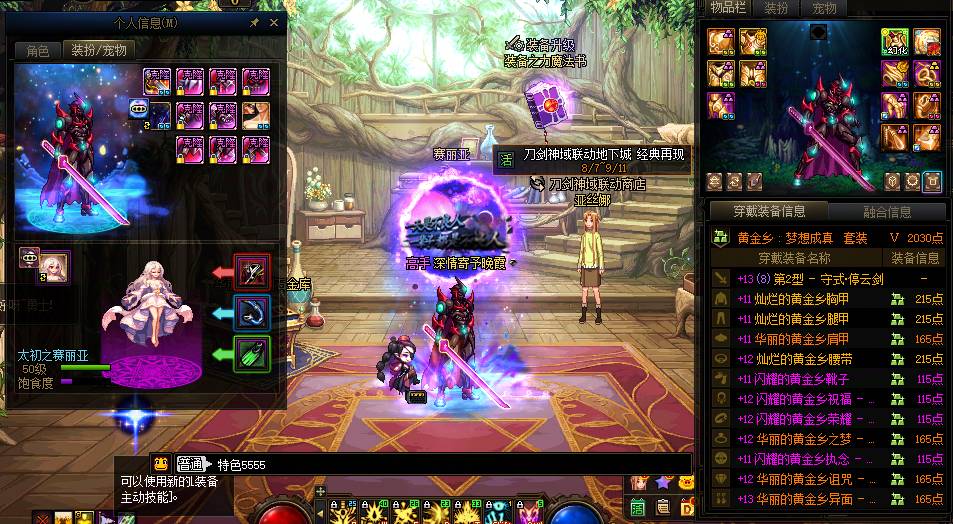The width and height of the screenshot is (953, 524).
Task: Switch to the 角色 tab
Action: click(37, 50)
